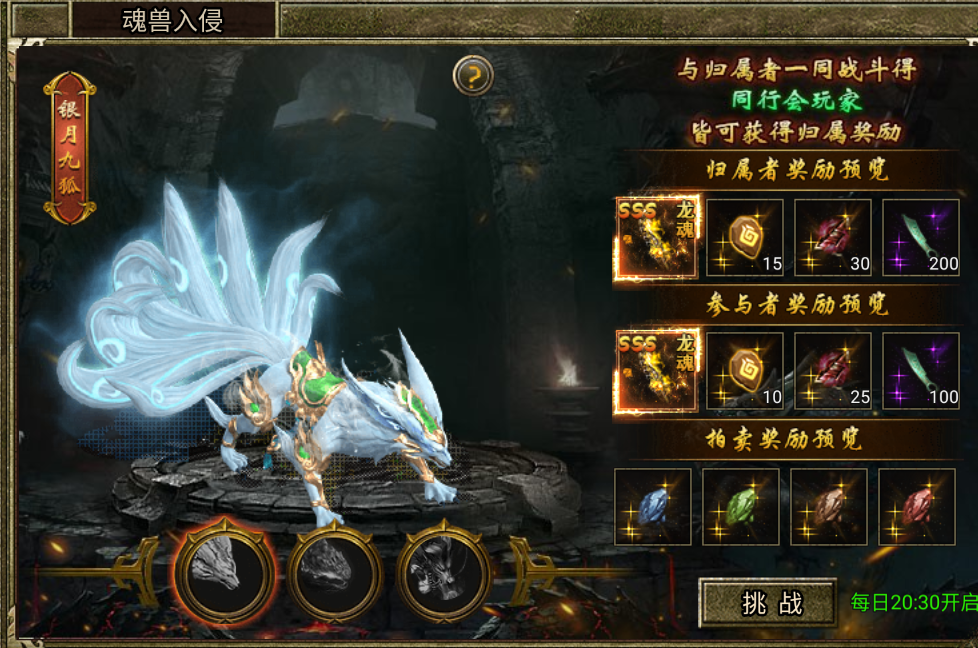The image size is (978, 648).
Task: Select the green gem auction reward
Action: click(741, 506)
